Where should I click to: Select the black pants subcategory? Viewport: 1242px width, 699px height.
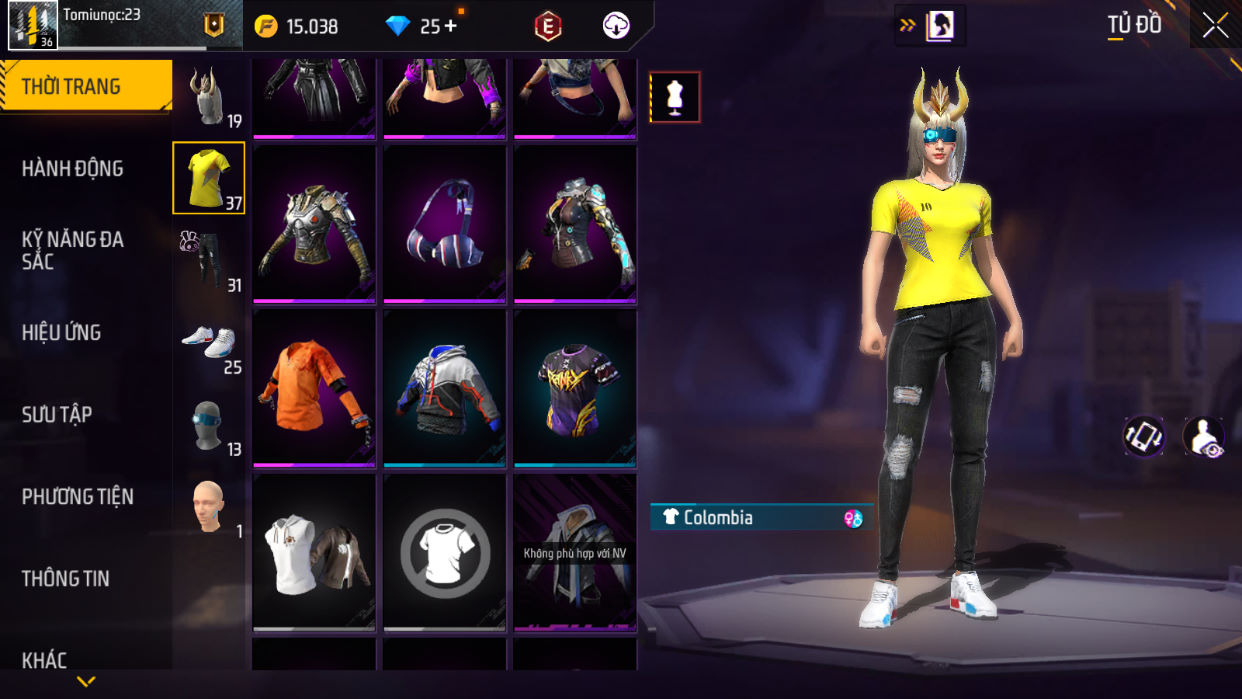pyautogui.click(x=209, y=260)
